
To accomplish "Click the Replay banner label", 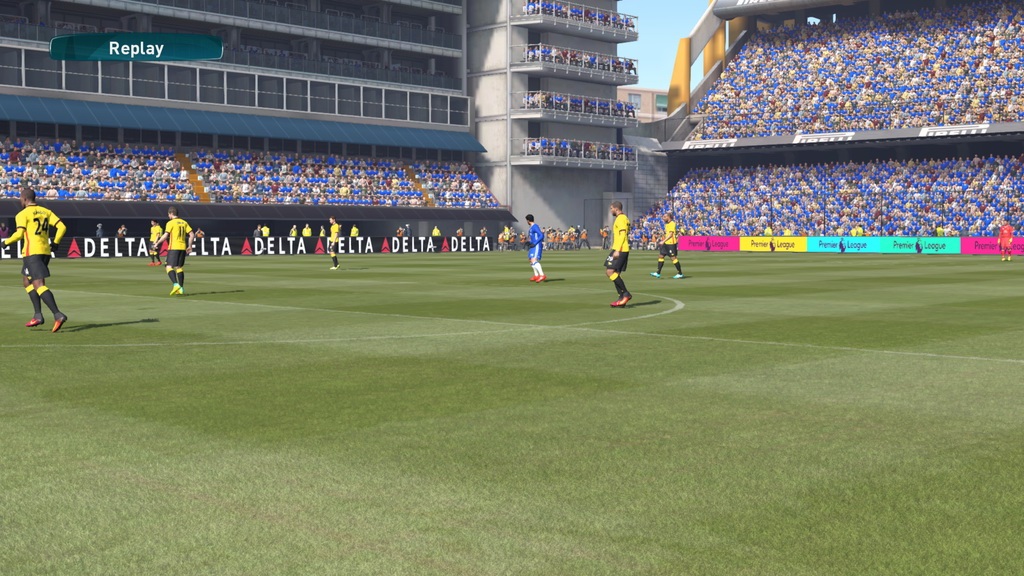I will pyautogui.click(x=136, y=48).
